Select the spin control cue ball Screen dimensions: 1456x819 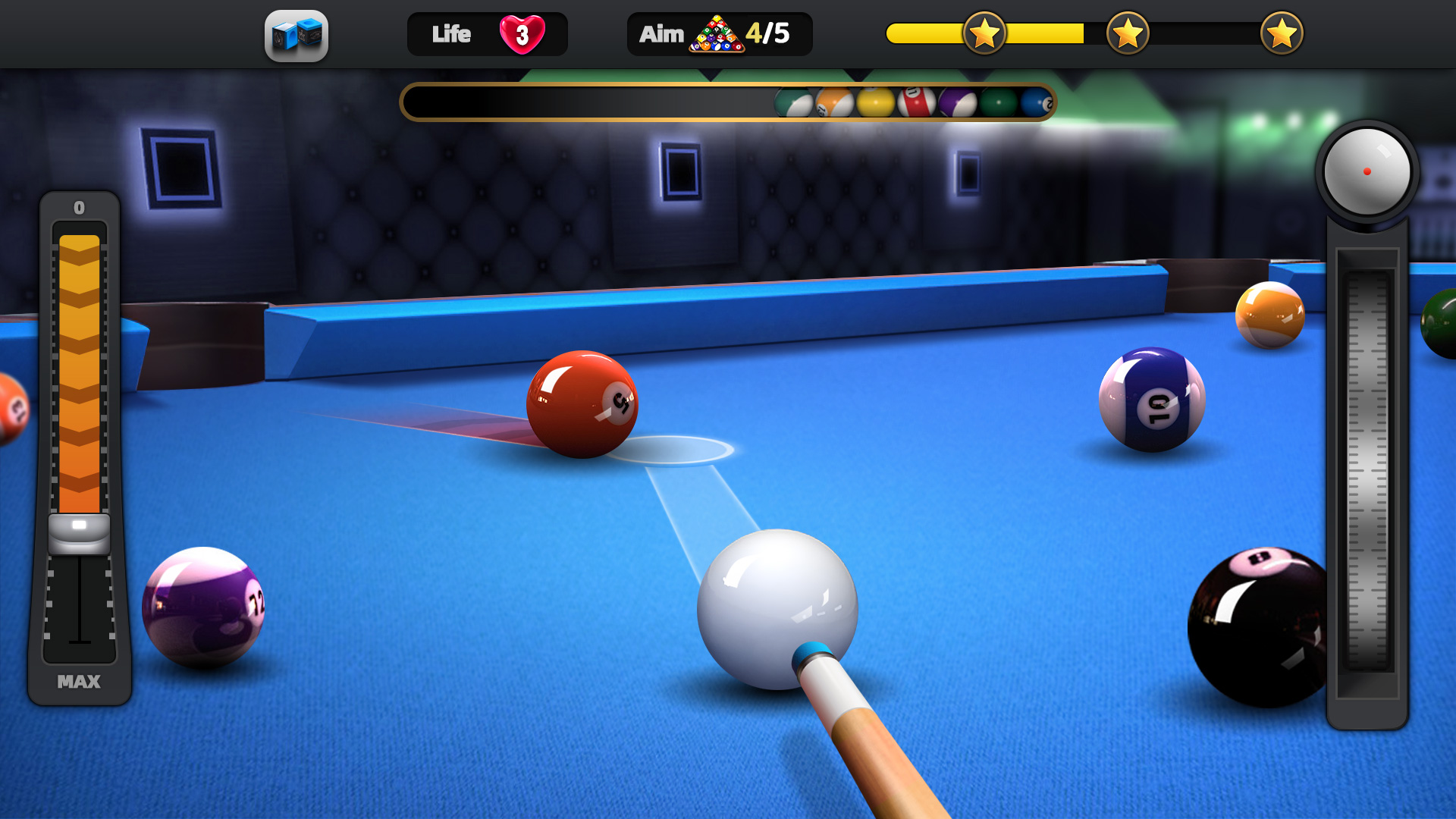(x=1369, y=171)
